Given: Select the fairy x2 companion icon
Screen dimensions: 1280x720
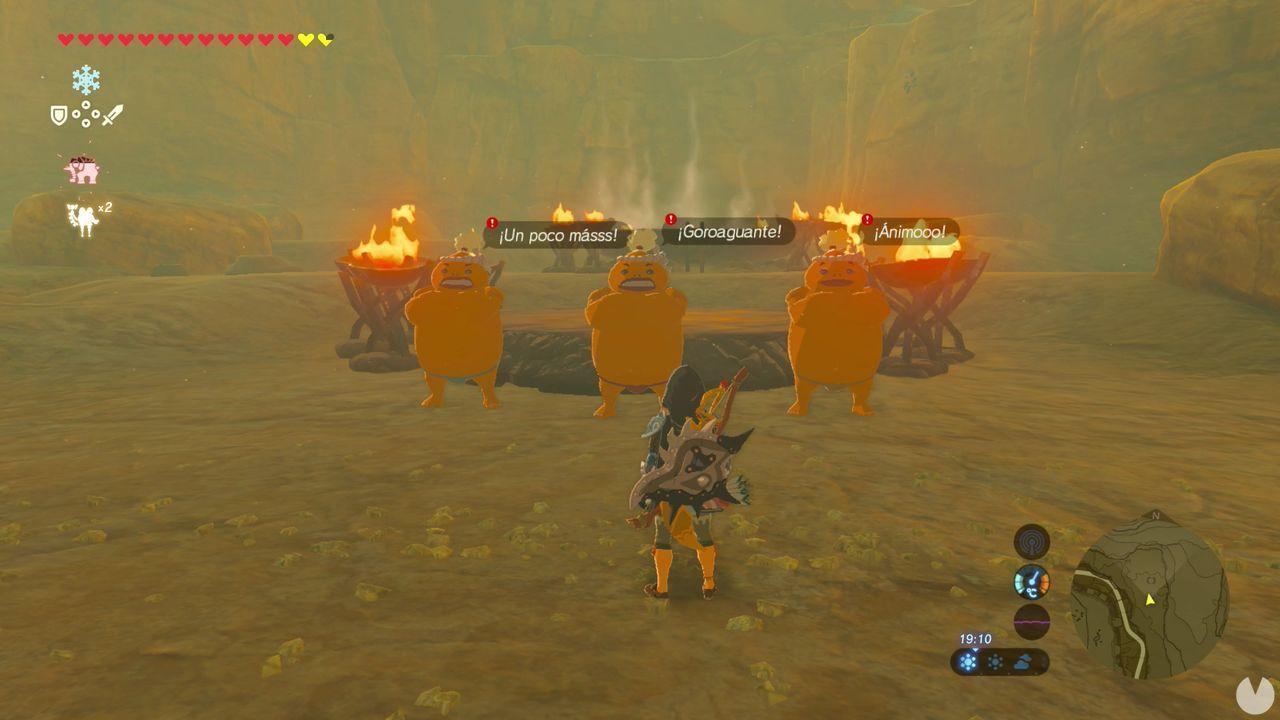Looking at the screenshot, I should [83, 215].
